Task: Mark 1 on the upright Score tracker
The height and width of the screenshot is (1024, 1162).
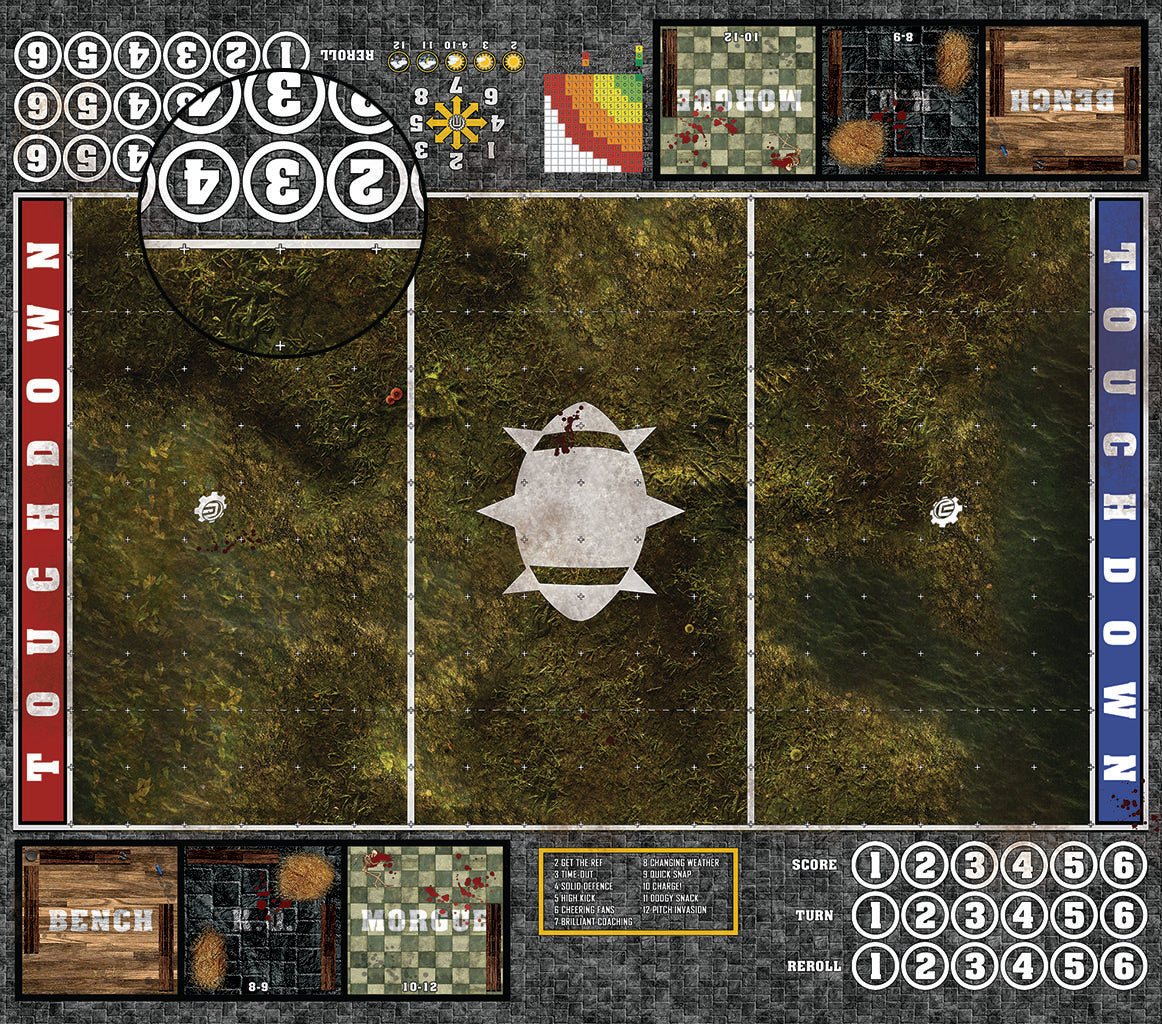Action: pos(874,866)
